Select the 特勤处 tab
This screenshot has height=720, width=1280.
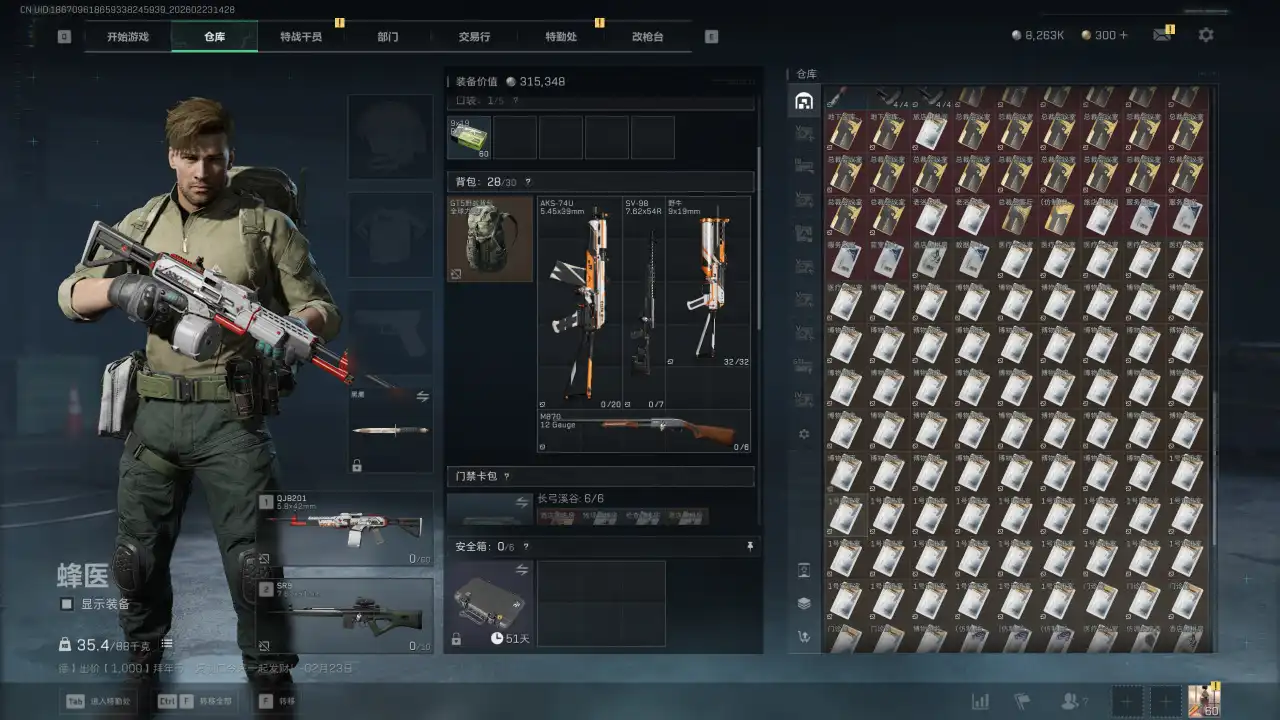point(561,37)
